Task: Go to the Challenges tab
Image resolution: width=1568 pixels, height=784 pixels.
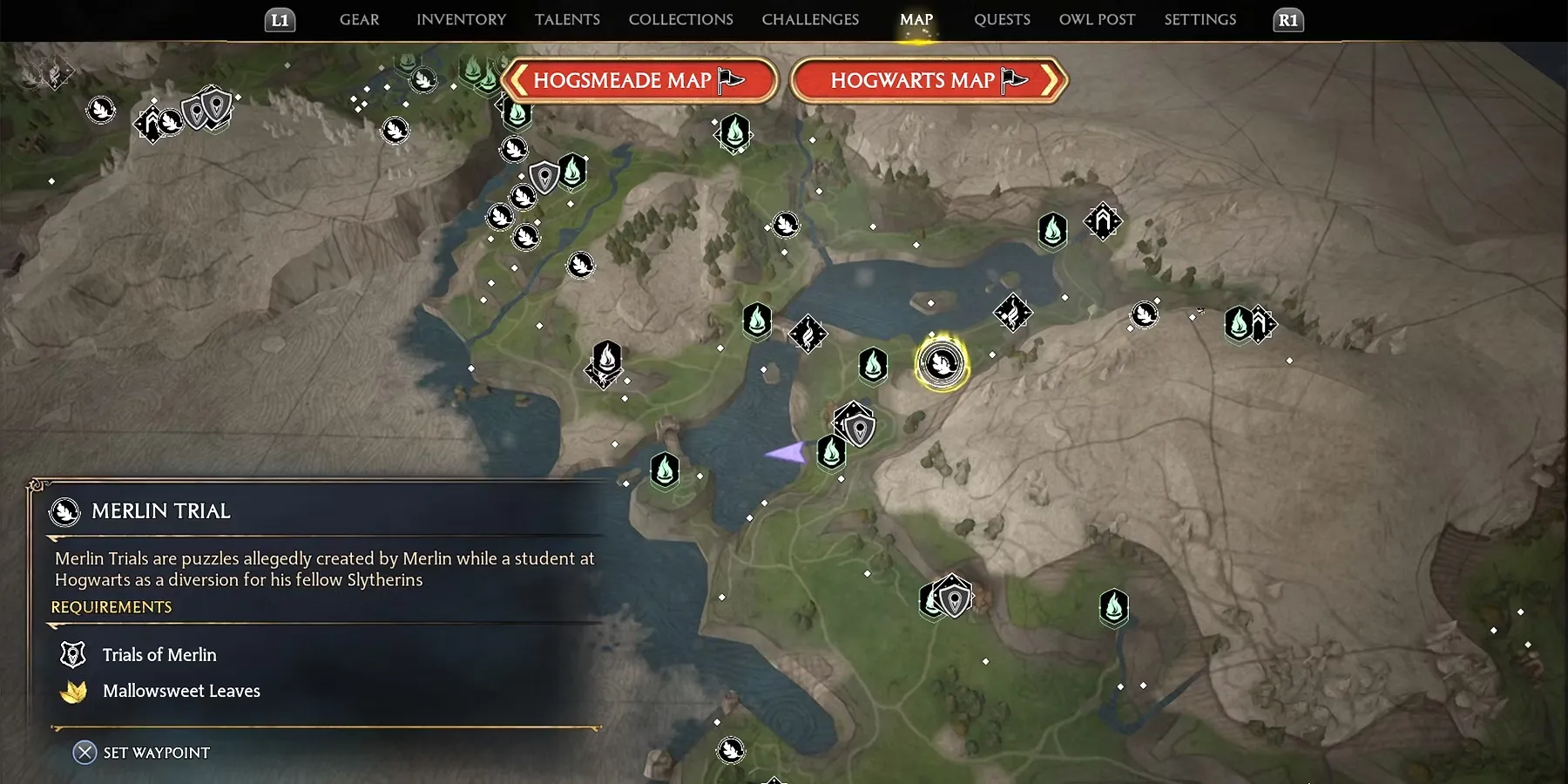Action: click(810, 20)
